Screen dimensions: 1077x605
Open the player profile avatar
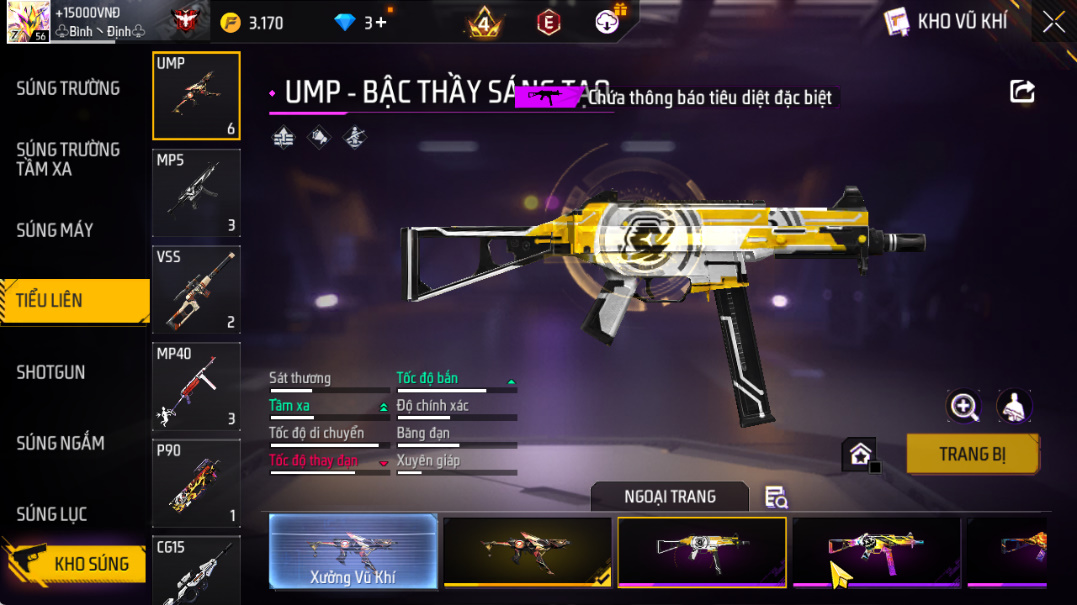point(28,22)
